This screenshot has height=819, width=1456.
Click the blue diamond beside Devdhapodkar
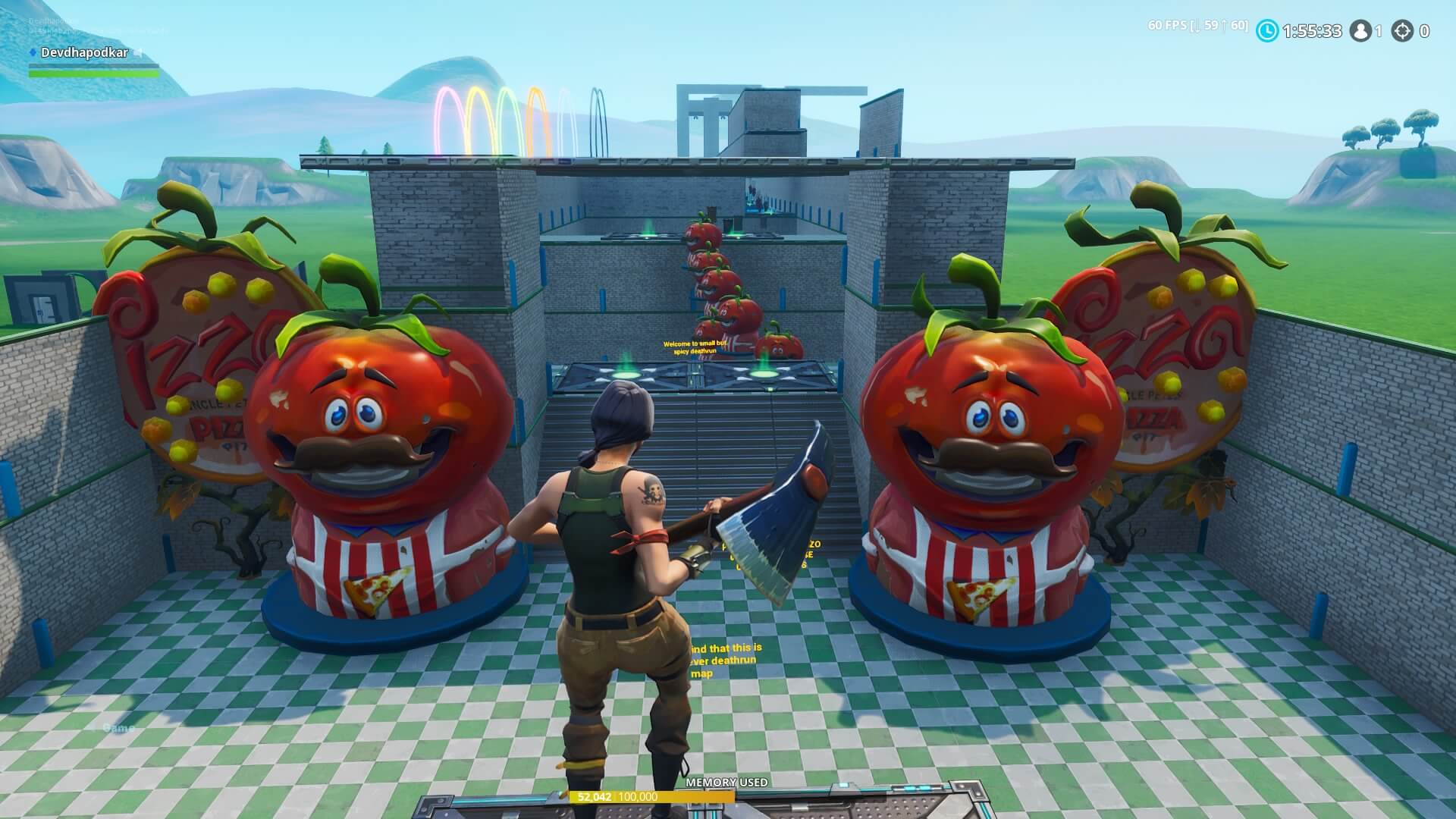[33, 52]
